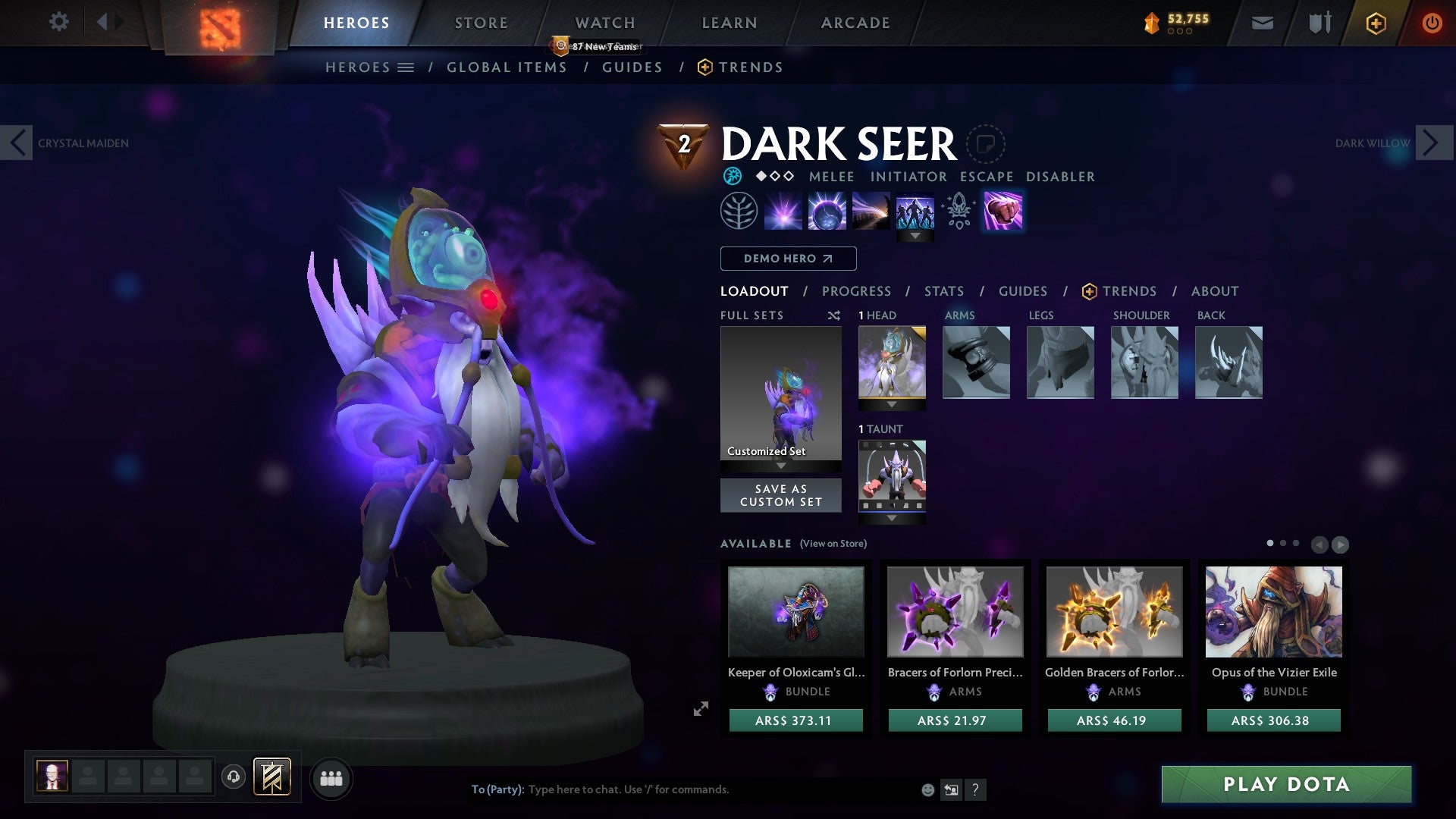Open the voice chat headset icon
Viewport: 1456px width, 819px height.
point(233,777)
